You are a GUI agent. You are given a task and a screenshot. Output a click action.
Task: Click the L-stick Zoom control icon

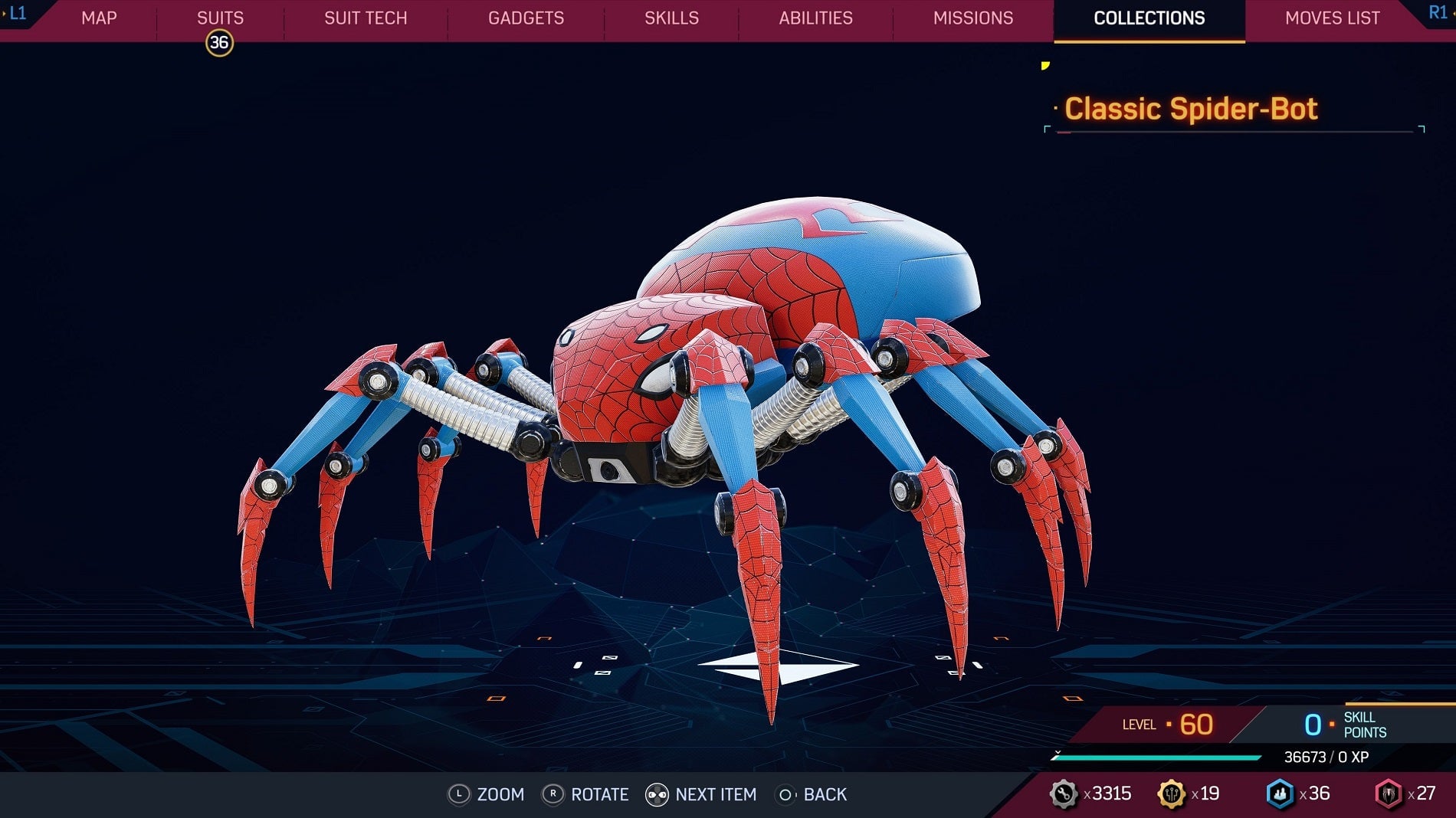460,795
